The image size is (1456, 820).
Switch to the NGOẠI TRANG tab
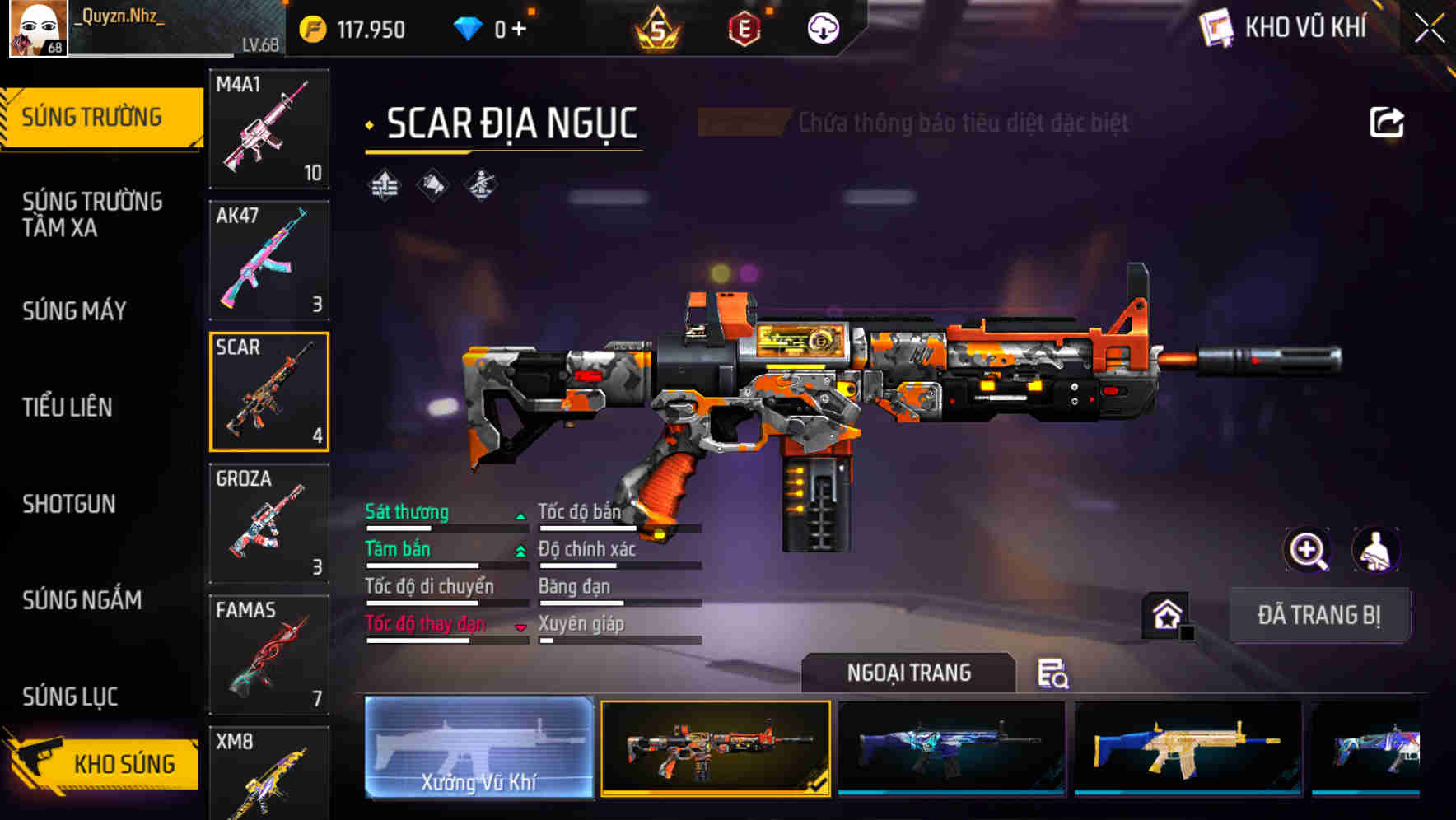pyautogui.click(x=910, y=673)
